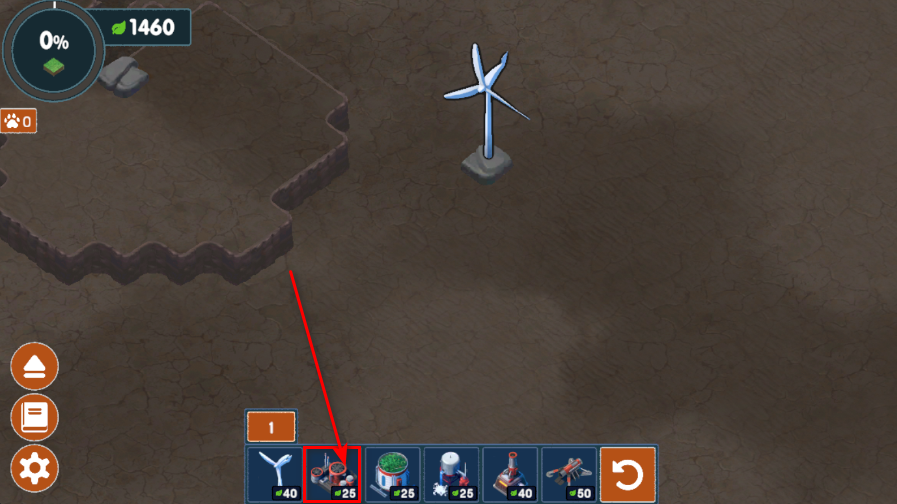Choose the red tower building costing 40
Image resolution: width=897 pixels, height=504 pixels.
click(510, 474)
